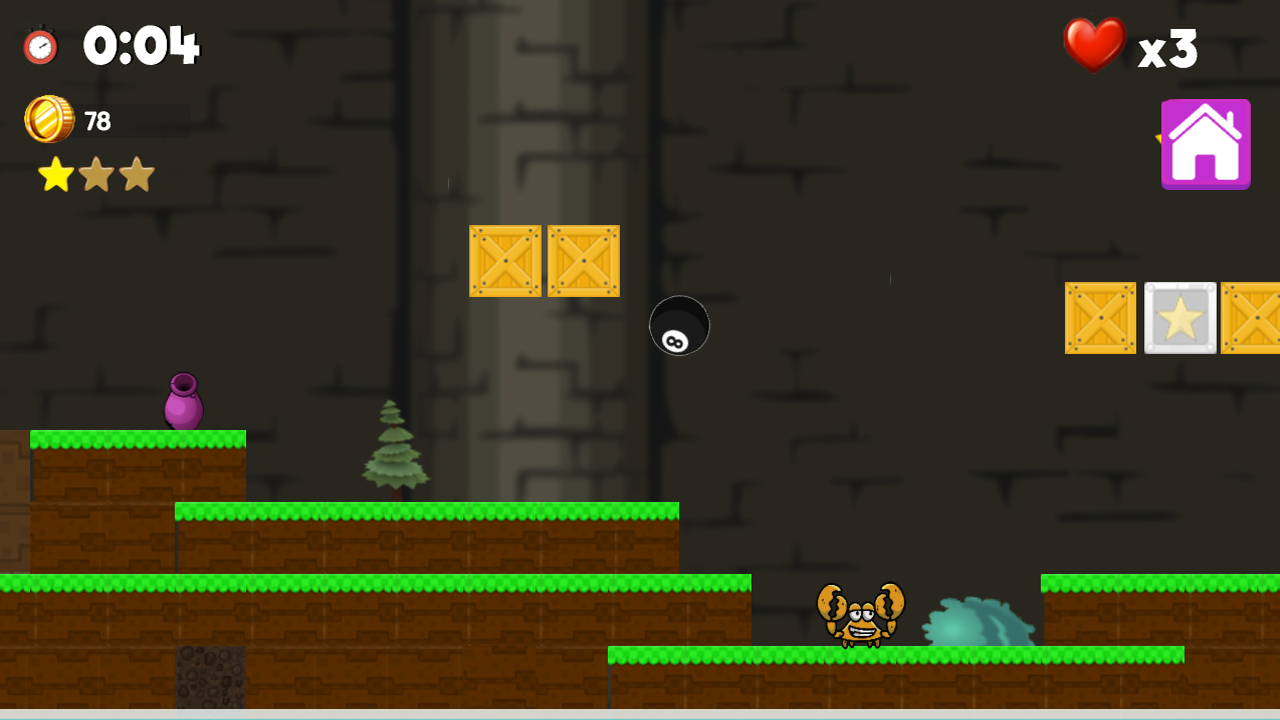Select the gold coin counter icon

tap(49, 119)
